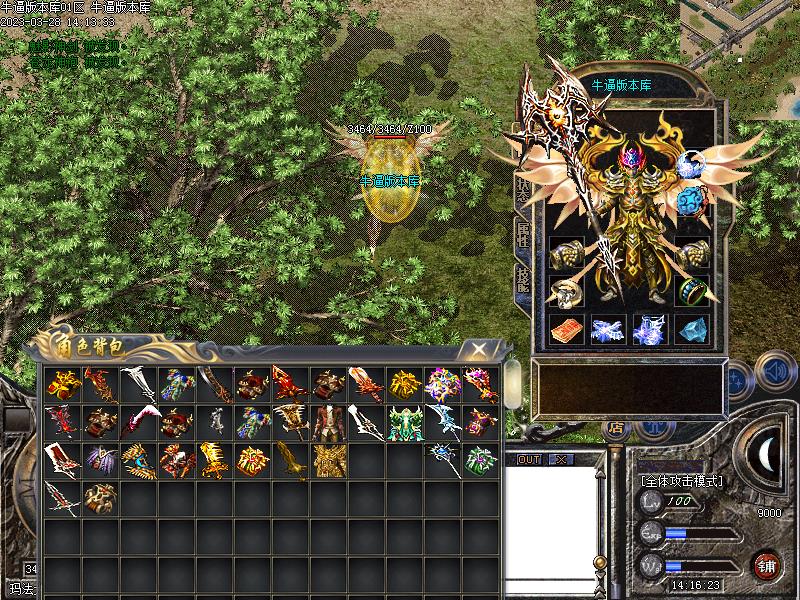800x600 pixels.
Task: Toggle the 全体攻击模式 attack mode label
Action: pos(681,480)
